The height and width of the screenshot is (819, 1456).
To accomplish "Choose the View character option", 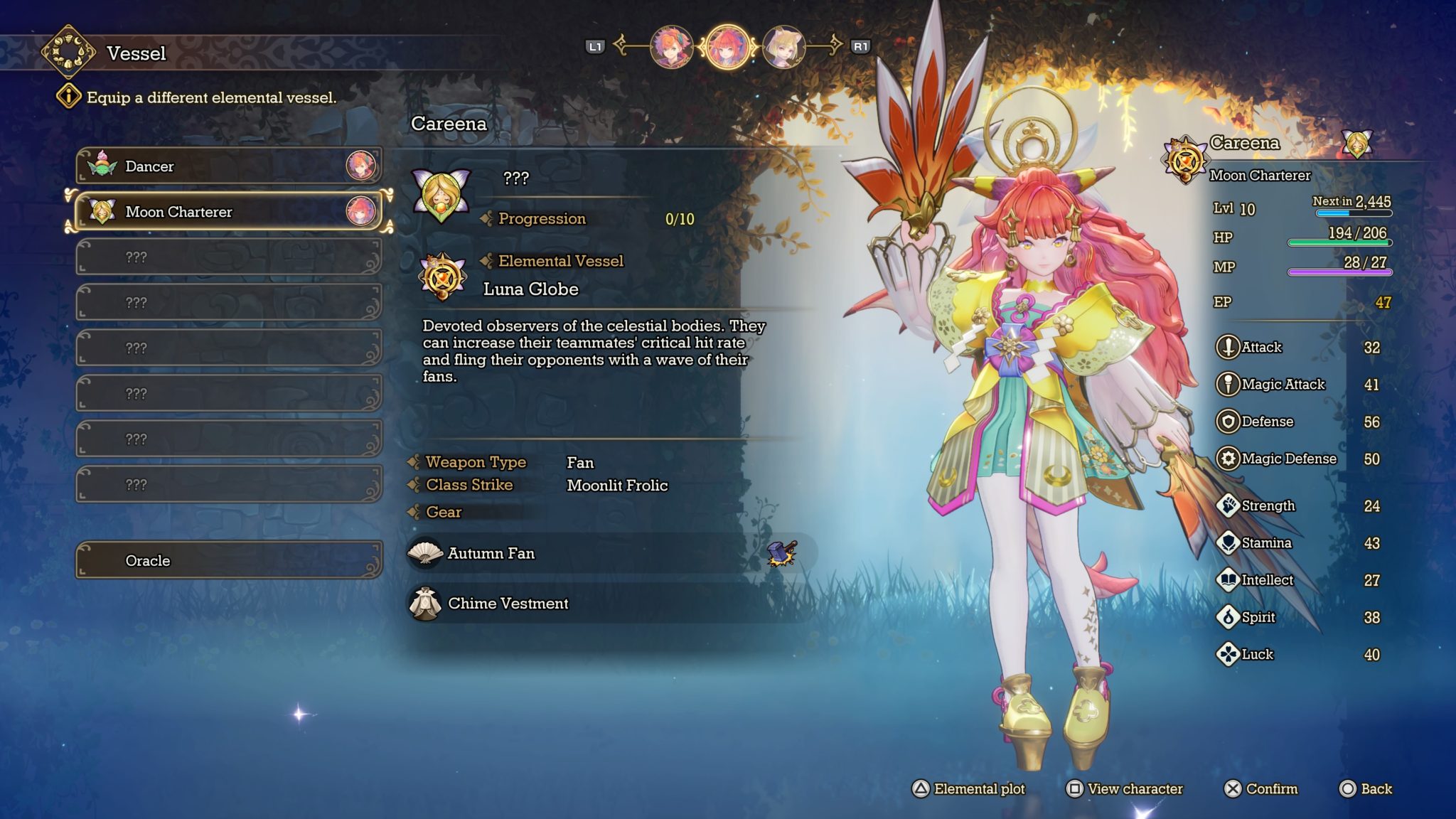I will pyautogui.click(x=1125, y=788).
